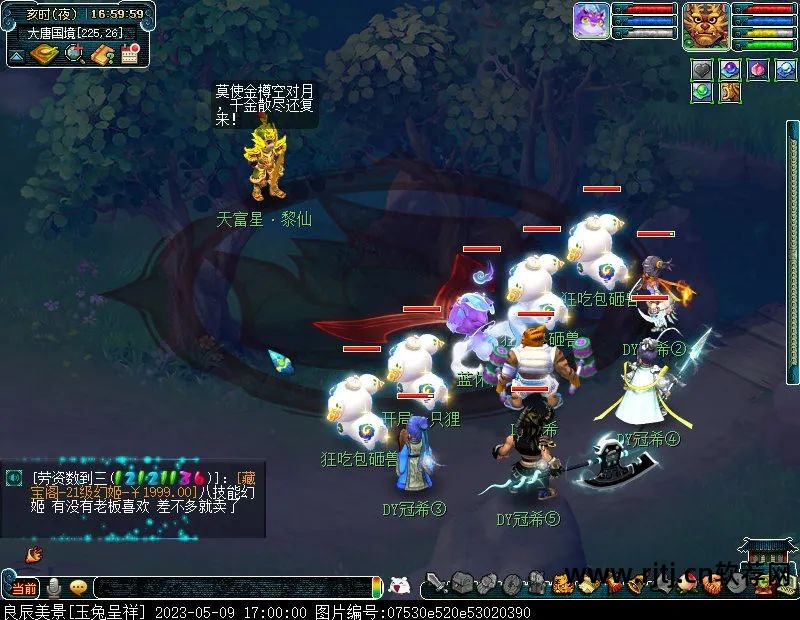This screenshot has height=620, width=800.
Task: Open the quest book with question mark
Action: coord(102,55)
